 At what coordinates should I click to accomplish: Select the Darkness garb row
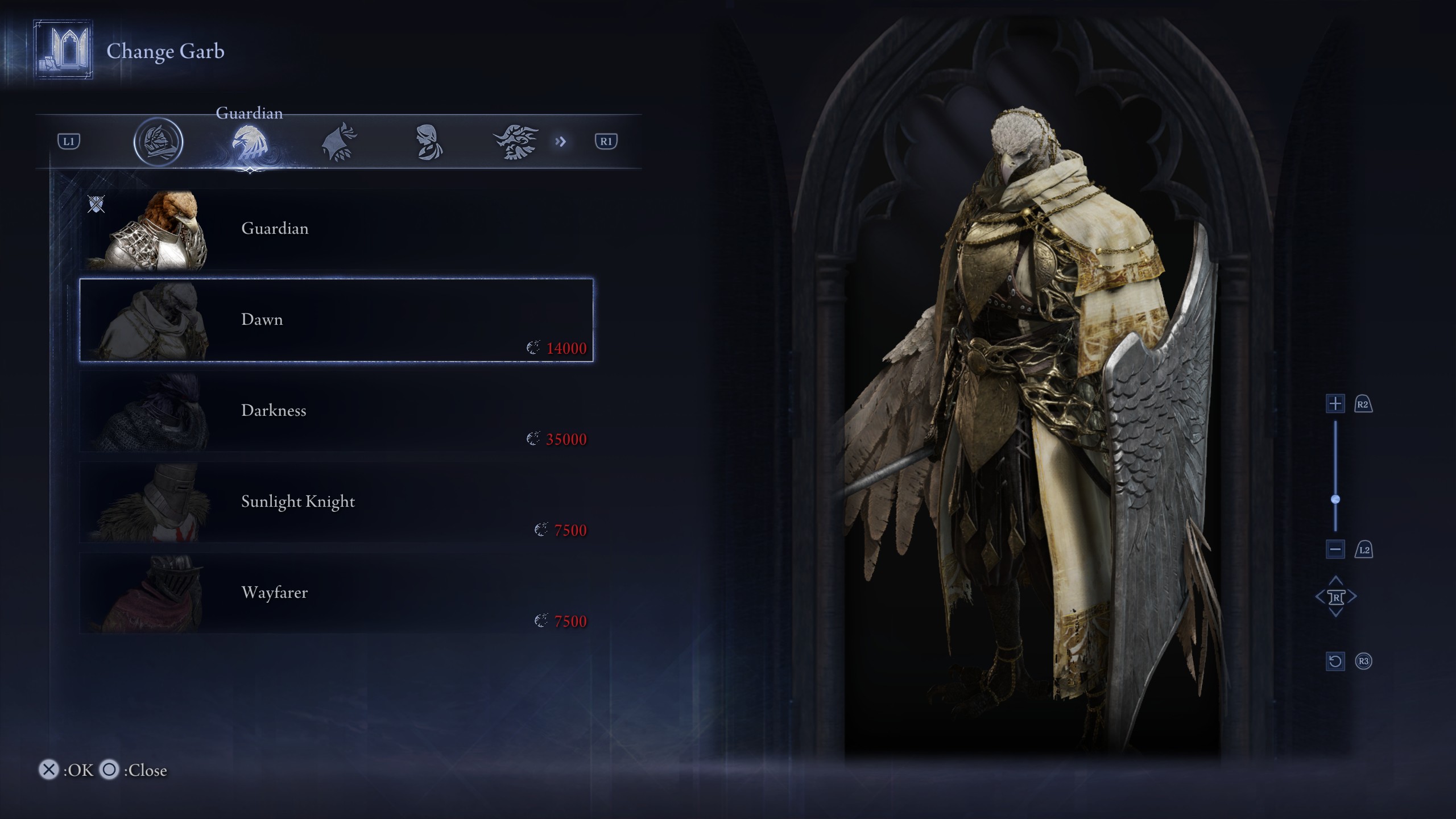(x=336, y=411)
